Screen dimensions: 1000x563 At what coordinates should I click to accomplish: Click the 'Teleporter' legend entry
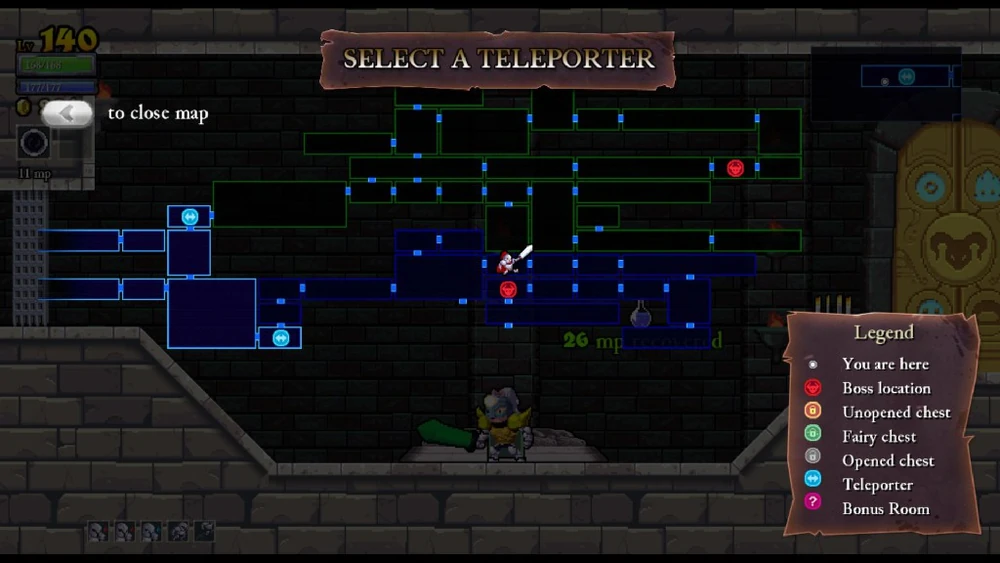[x=877, y=484]
